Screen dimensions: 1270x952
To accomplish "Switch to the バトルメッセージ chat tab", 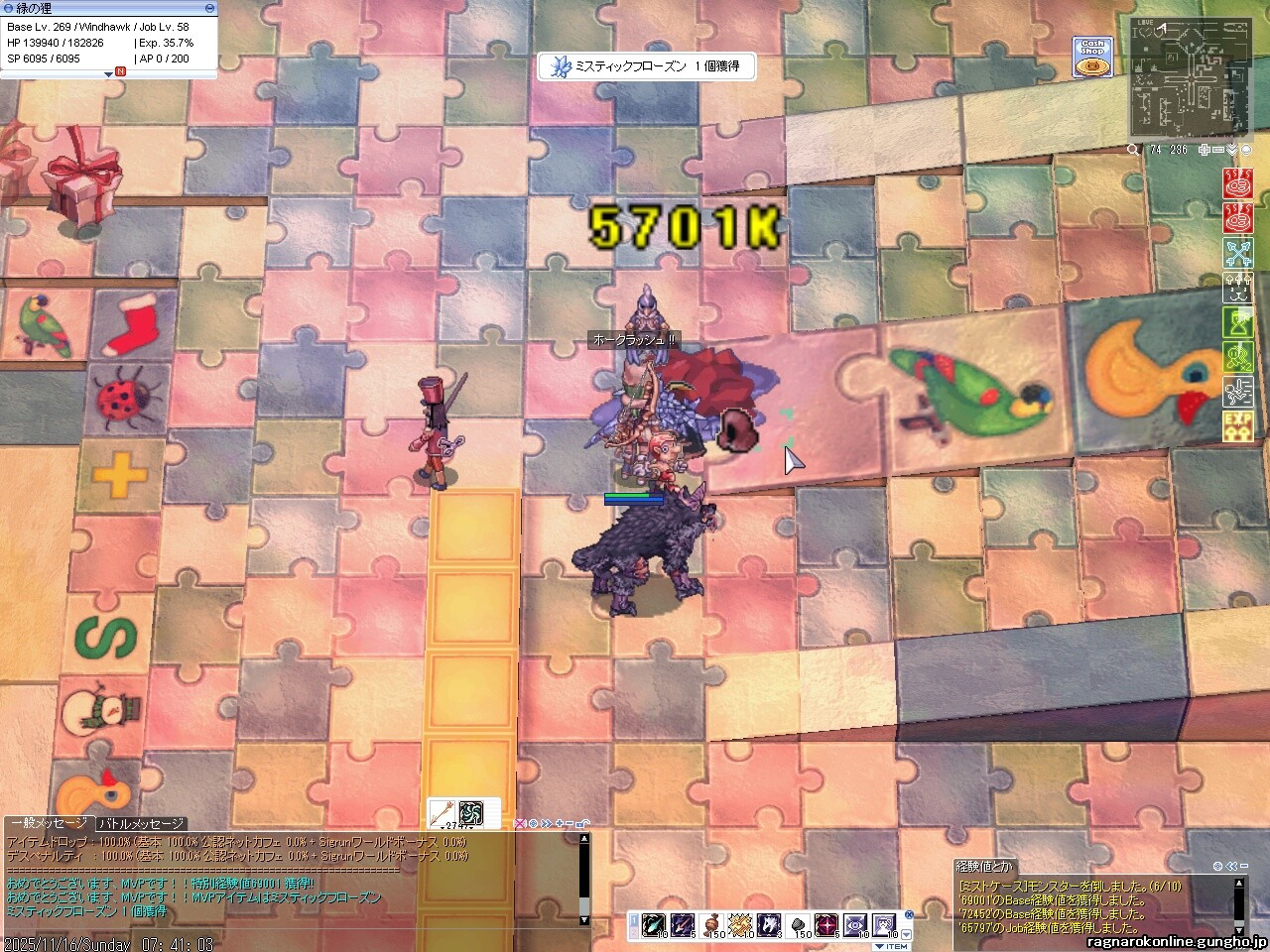I will [x=141, y=824].
